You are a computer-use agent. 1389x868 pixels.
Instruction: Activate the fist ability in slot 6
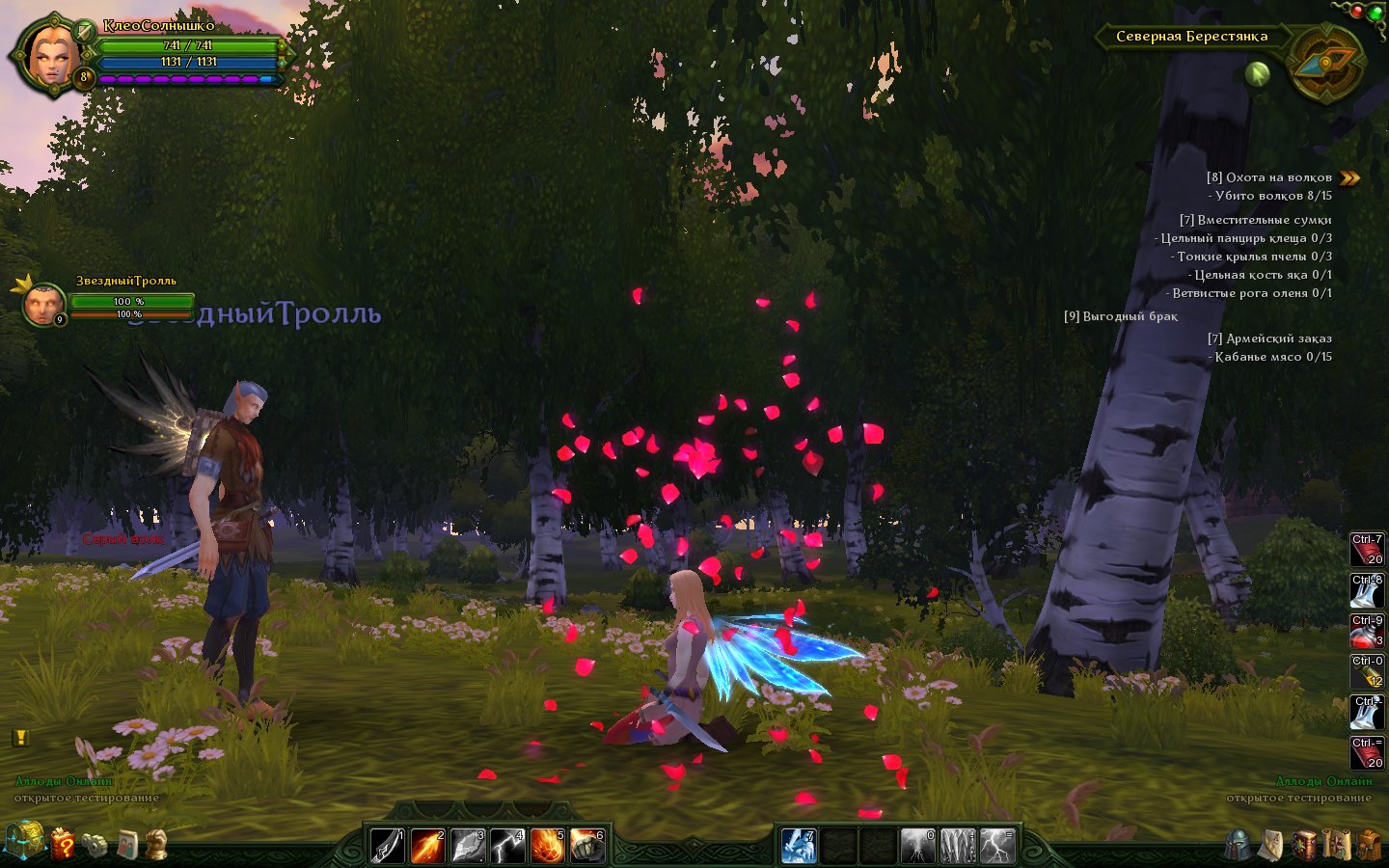(586, 846)
